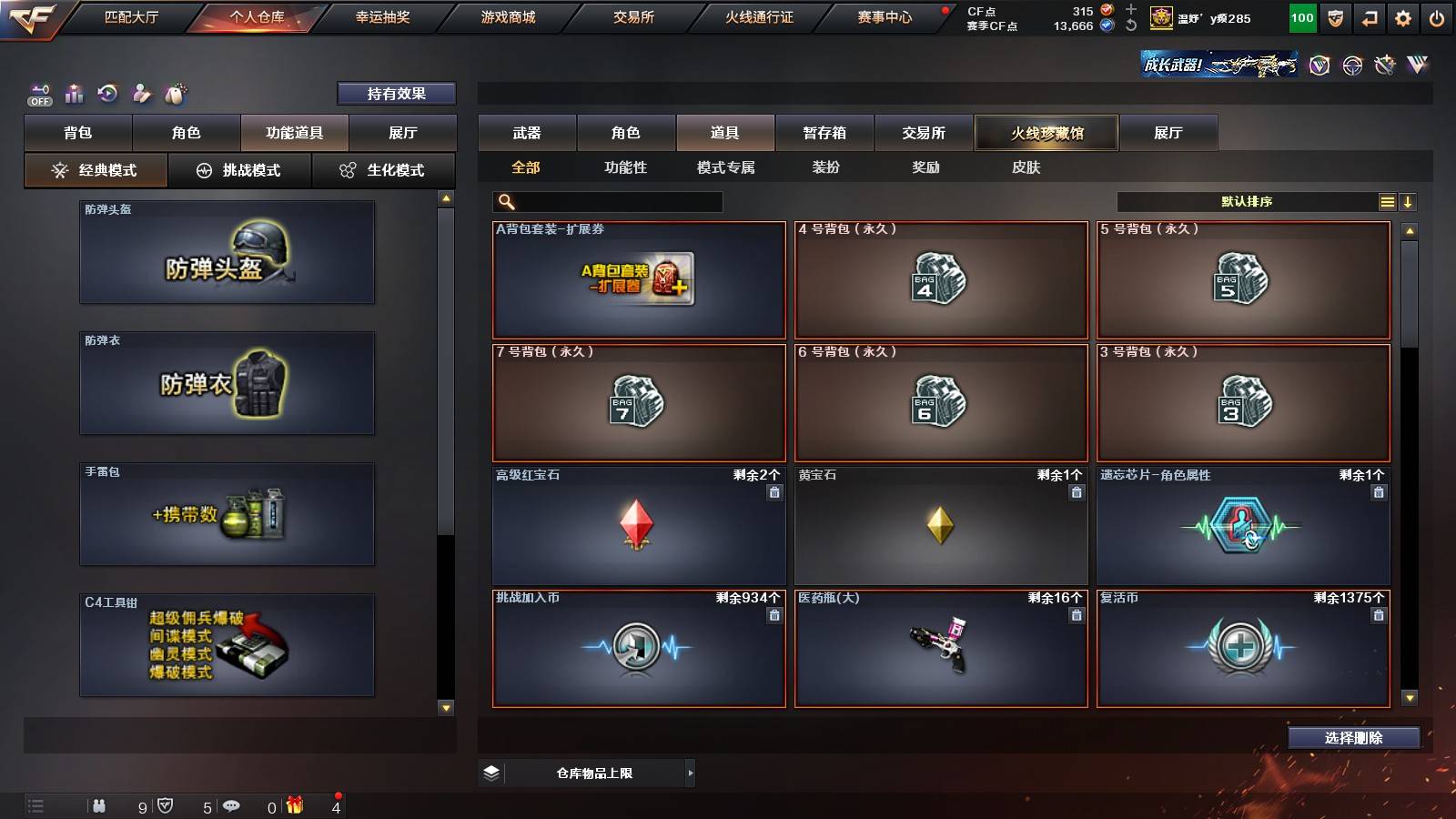
Task: Enable 选择删除 selection mode
Action: (x=1354, y=738)
